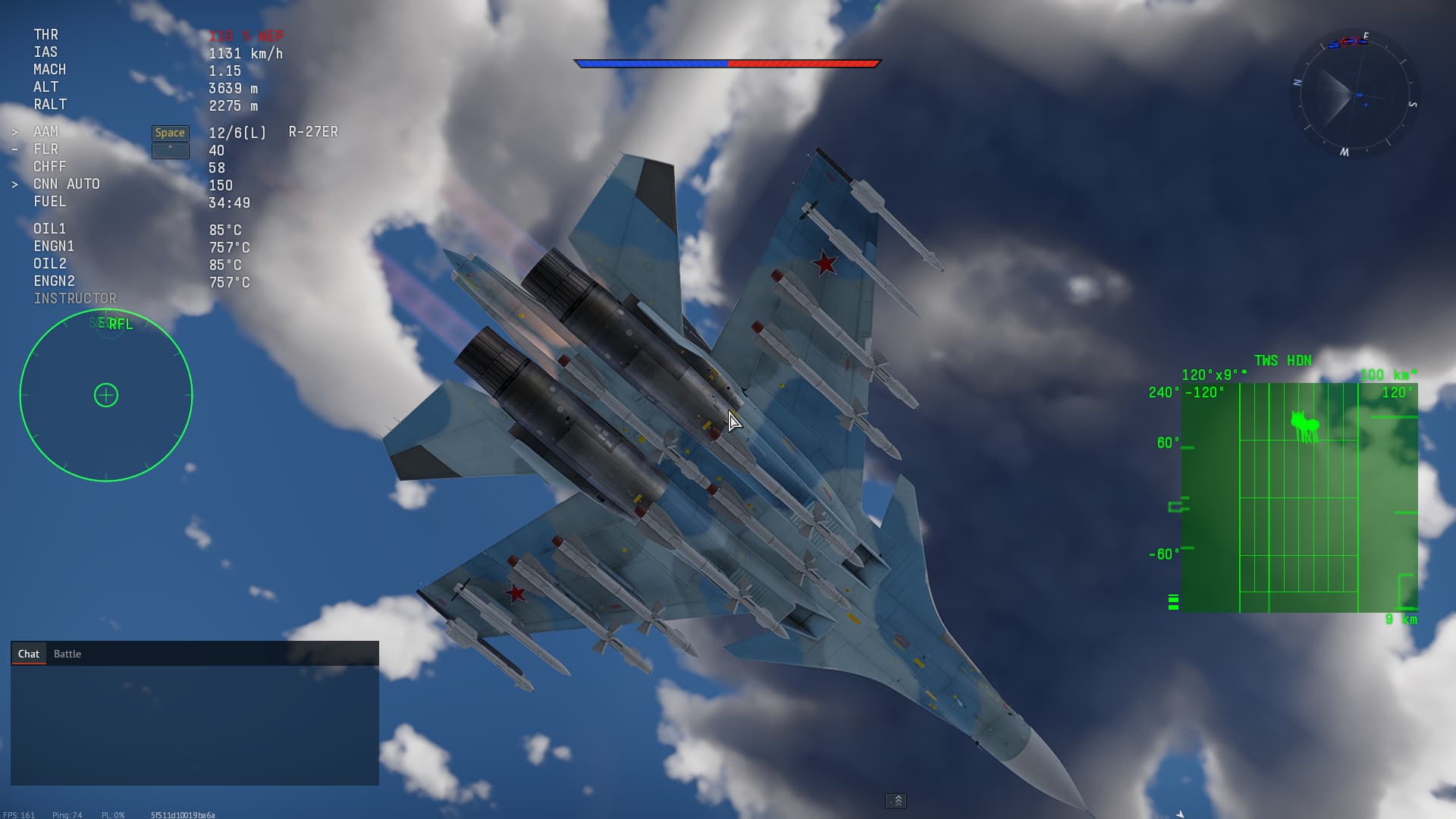Viewport: 1456px width, 819px height.
Task: Open the CHFF chaff counter entry
Action: (x=50, y=167)
